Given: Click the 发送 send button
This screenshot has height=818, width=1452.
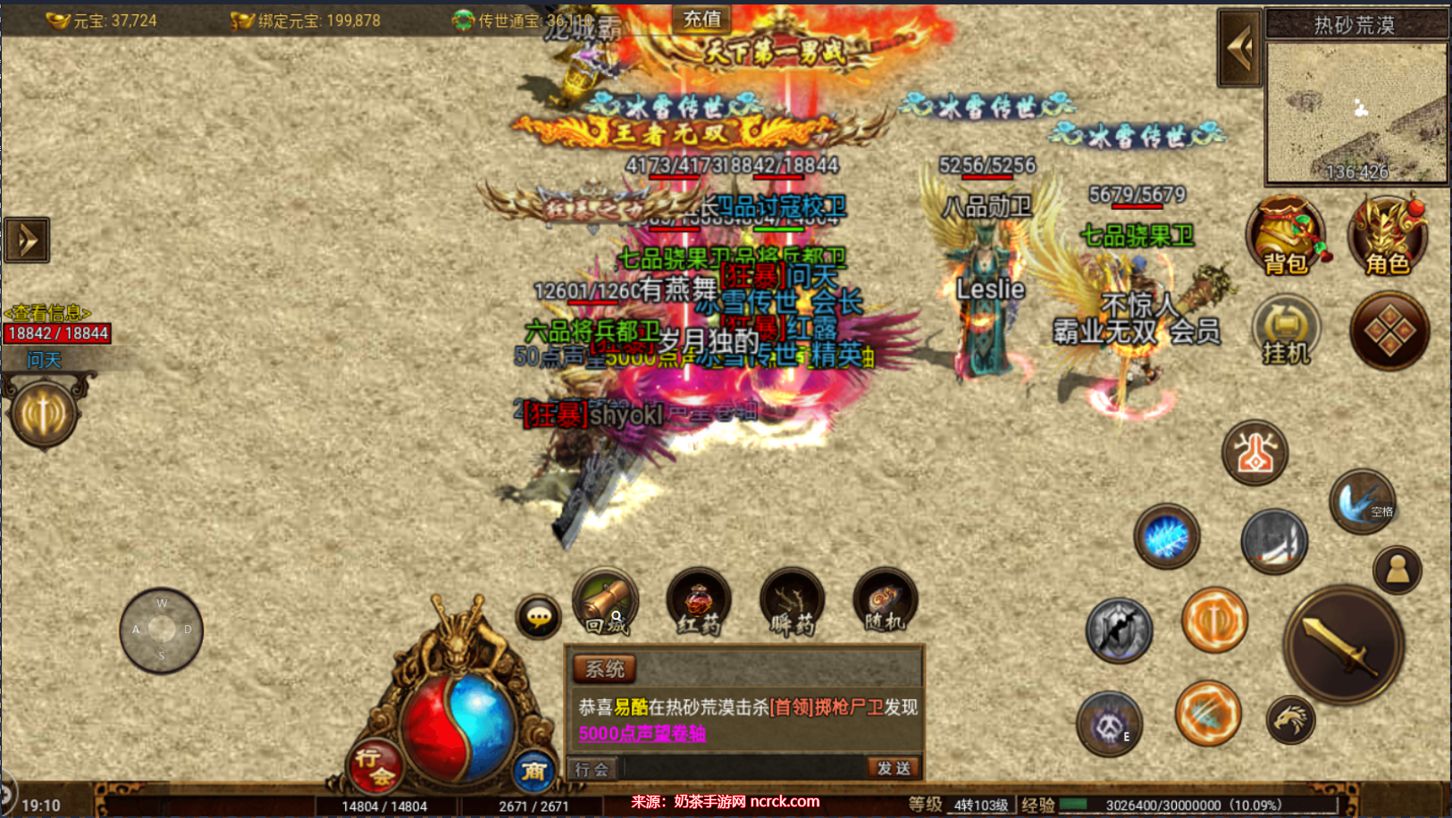Looking at the screenshot, I should 893,768.
